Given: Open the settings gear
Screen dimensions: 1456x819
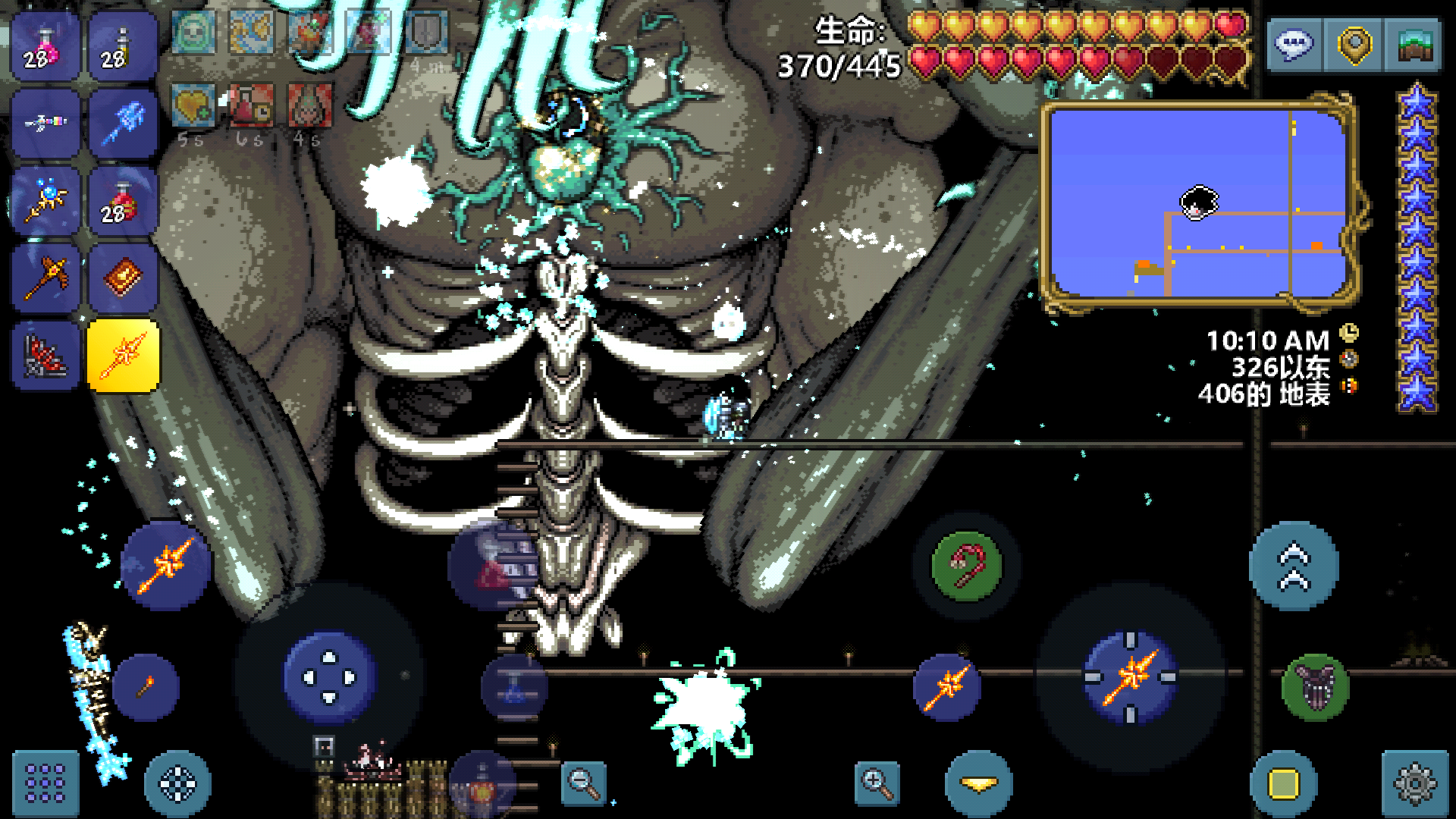Looking at the screenshot, I should coord(1415,784).
